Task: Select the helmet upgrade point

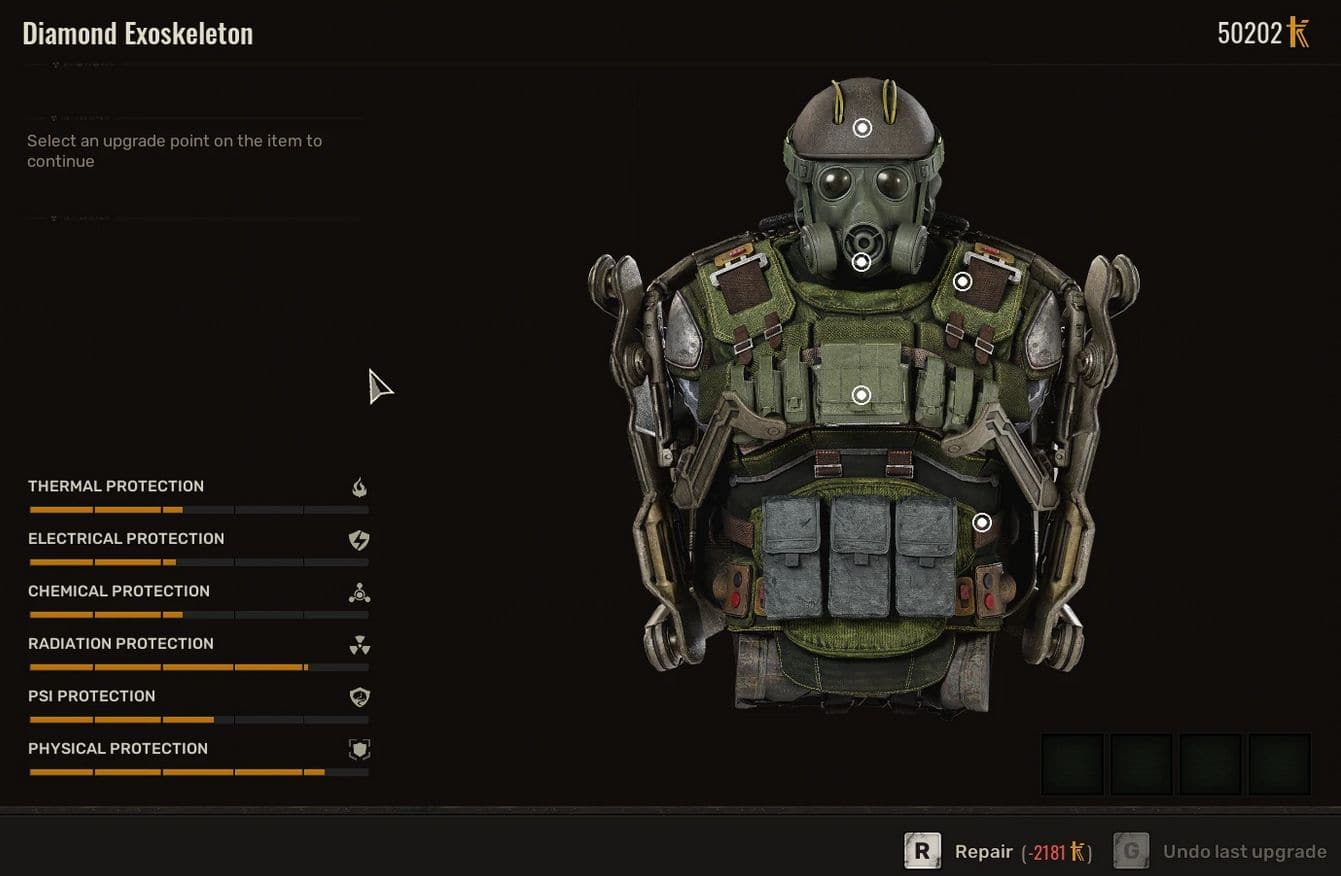Action: (x=862, y=128)
